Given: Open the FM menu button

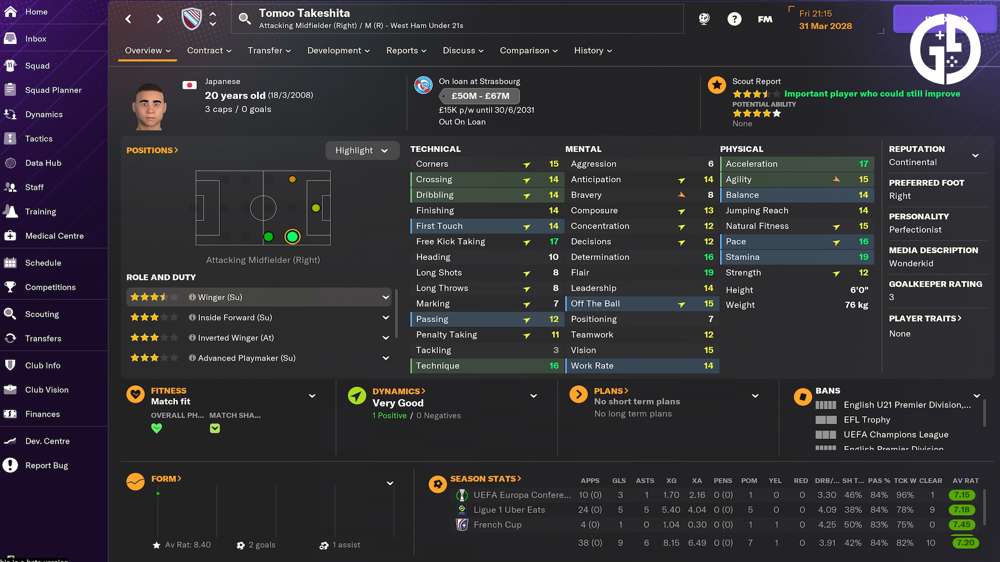Looking at the screenshot, I should (x=765, y=19).
